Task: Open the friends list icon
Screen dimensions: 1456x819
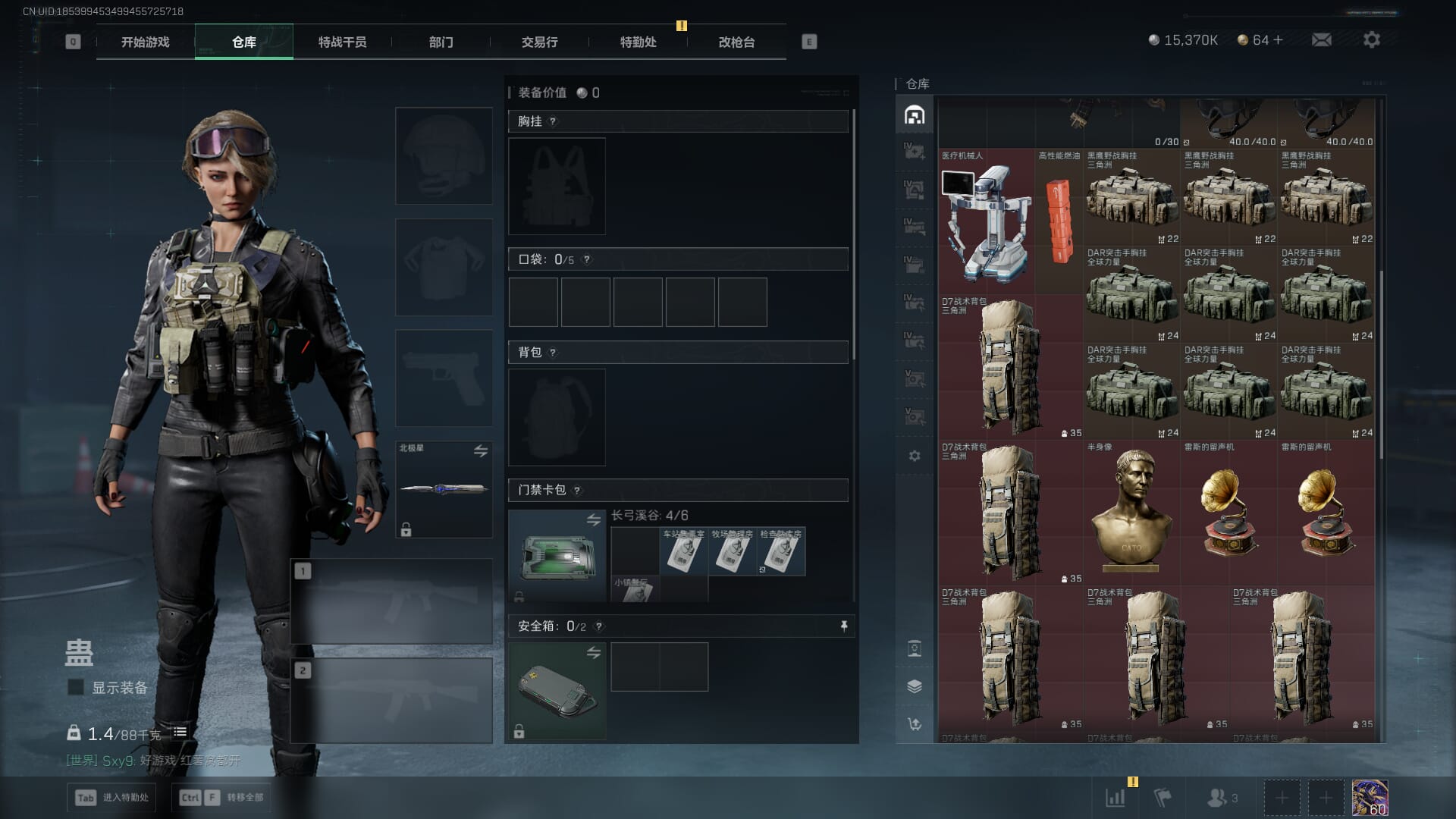Action: (x=1221, y=798)
